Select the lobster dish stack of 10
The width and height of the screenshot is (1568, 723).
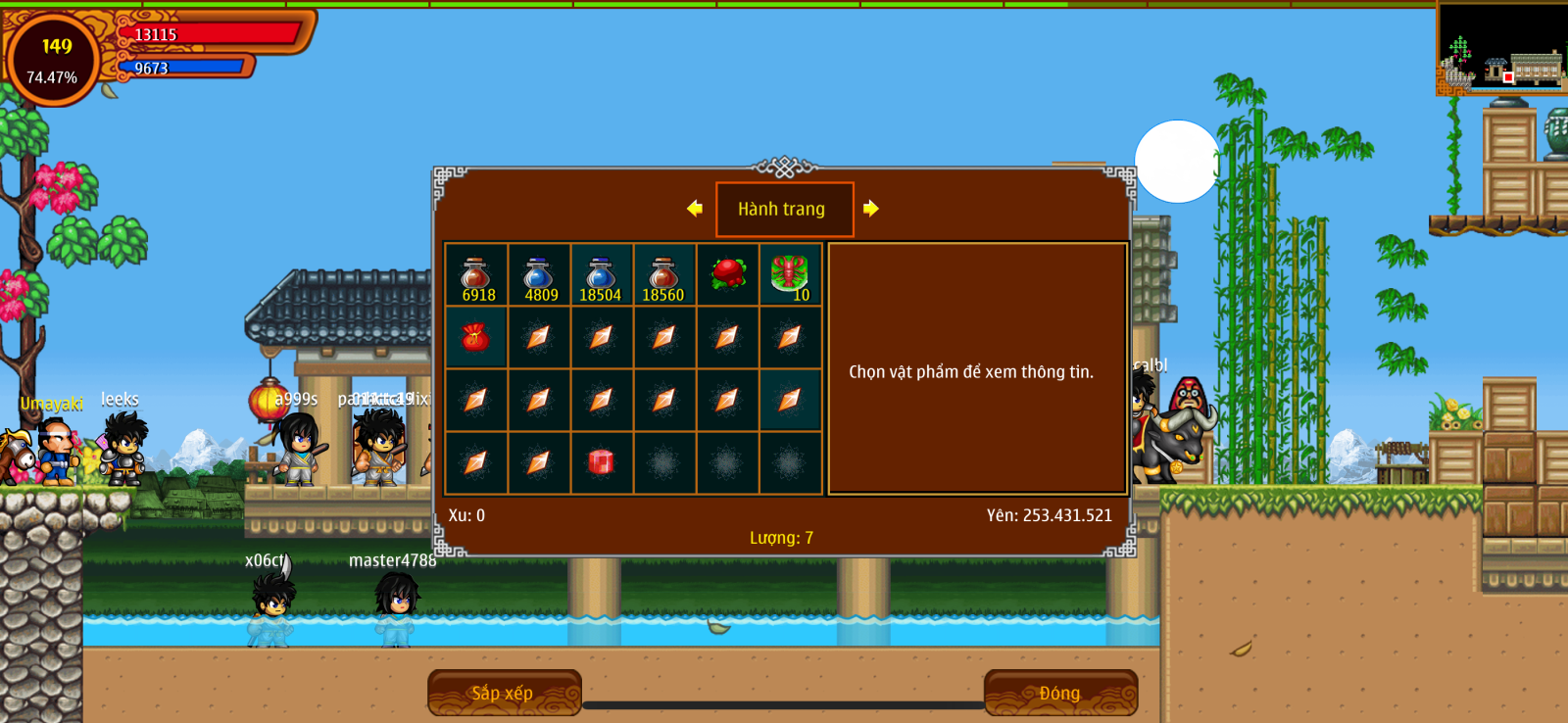(x=790, y=275)
